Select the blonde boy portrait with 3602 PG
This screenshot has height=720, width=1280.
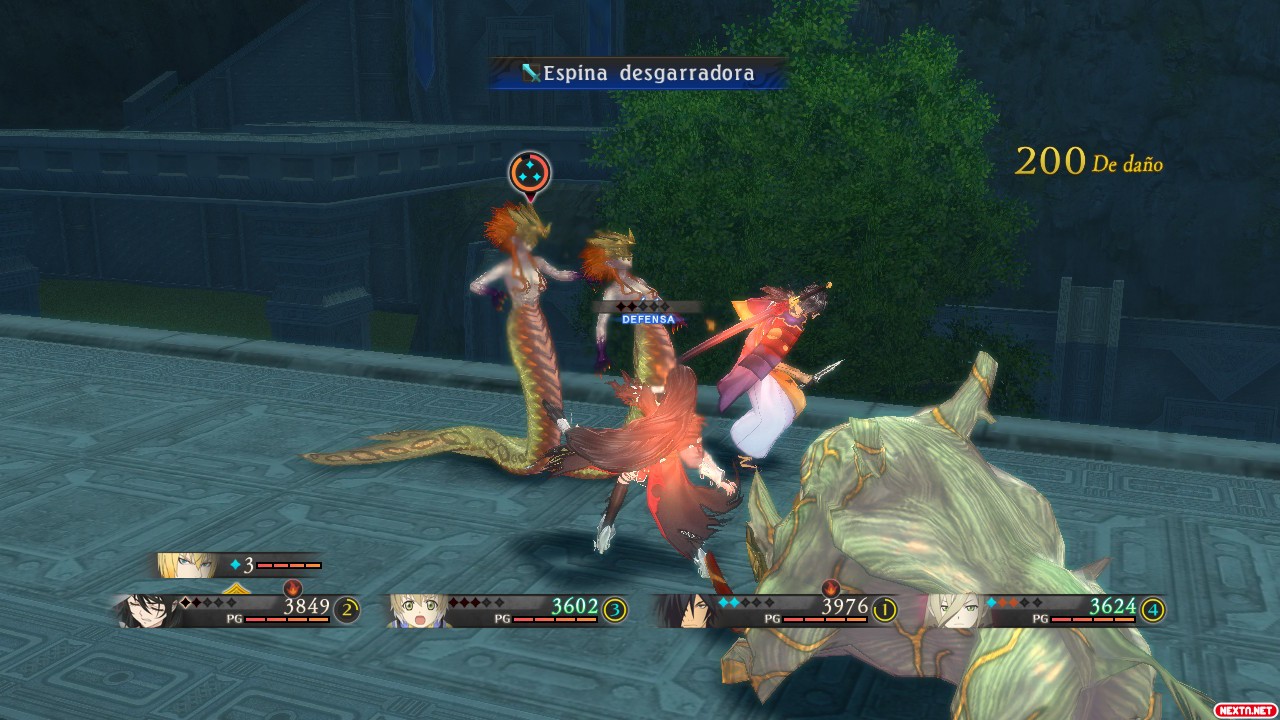[416, 610]
